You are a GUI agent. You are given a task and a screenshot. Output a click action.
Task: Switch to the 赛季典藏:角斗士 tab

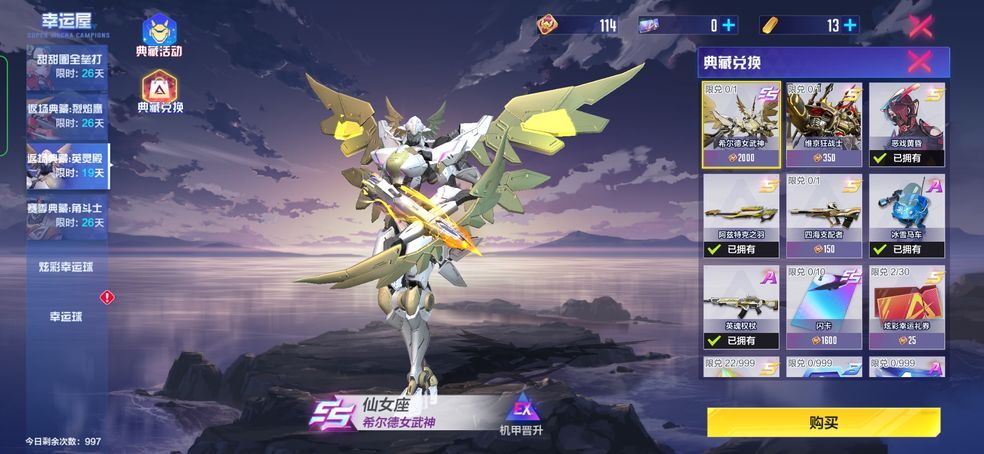[68, 215]
